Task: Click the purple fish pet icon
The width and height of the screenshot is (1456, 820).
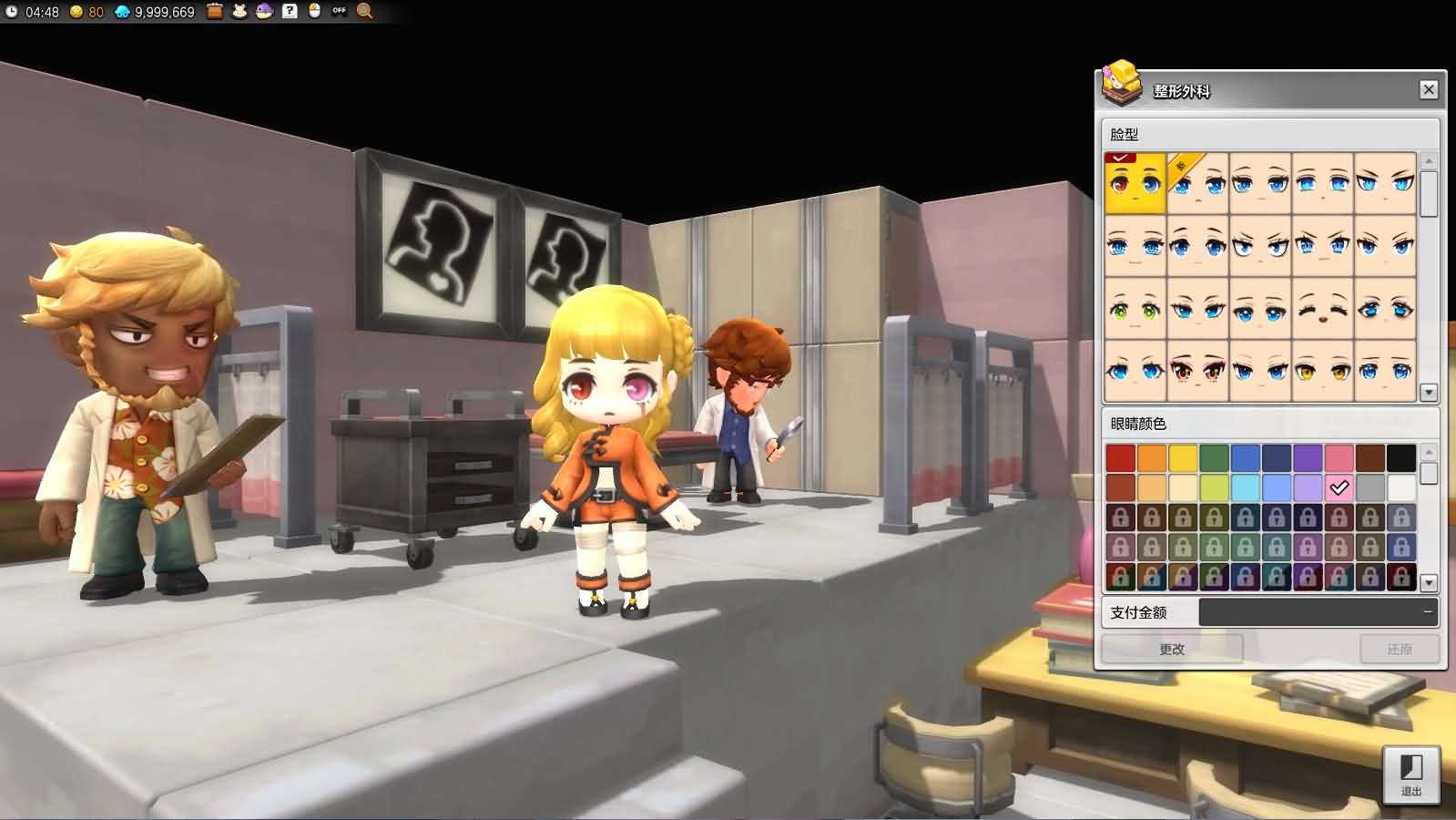Action: coord(265,13)
